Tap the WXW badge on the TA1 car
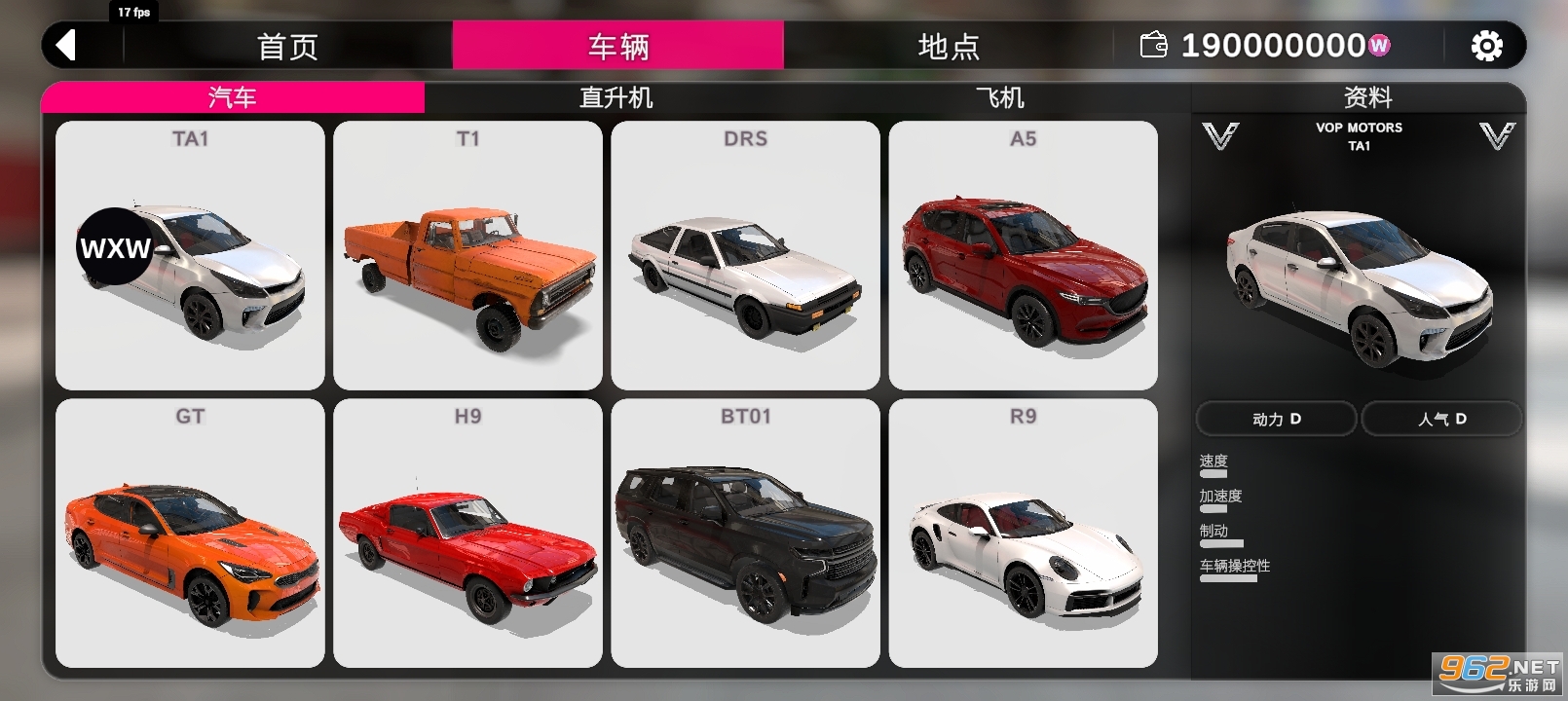This screenshot has width=1568, height=701. click(x=113, y=248)
